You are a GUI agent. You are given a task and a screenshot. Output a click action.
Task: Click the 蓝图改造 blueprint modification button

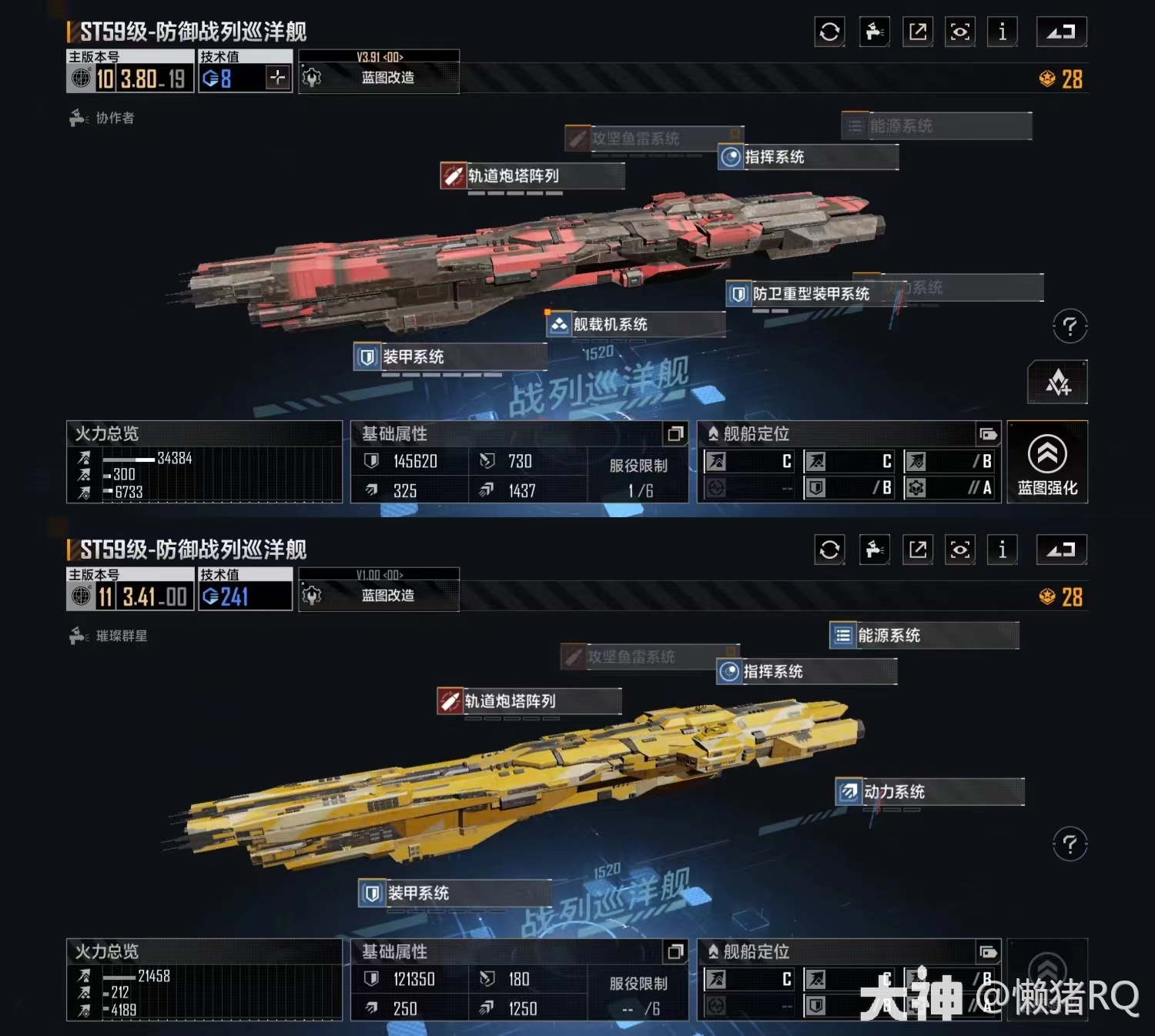click(380, 78)
